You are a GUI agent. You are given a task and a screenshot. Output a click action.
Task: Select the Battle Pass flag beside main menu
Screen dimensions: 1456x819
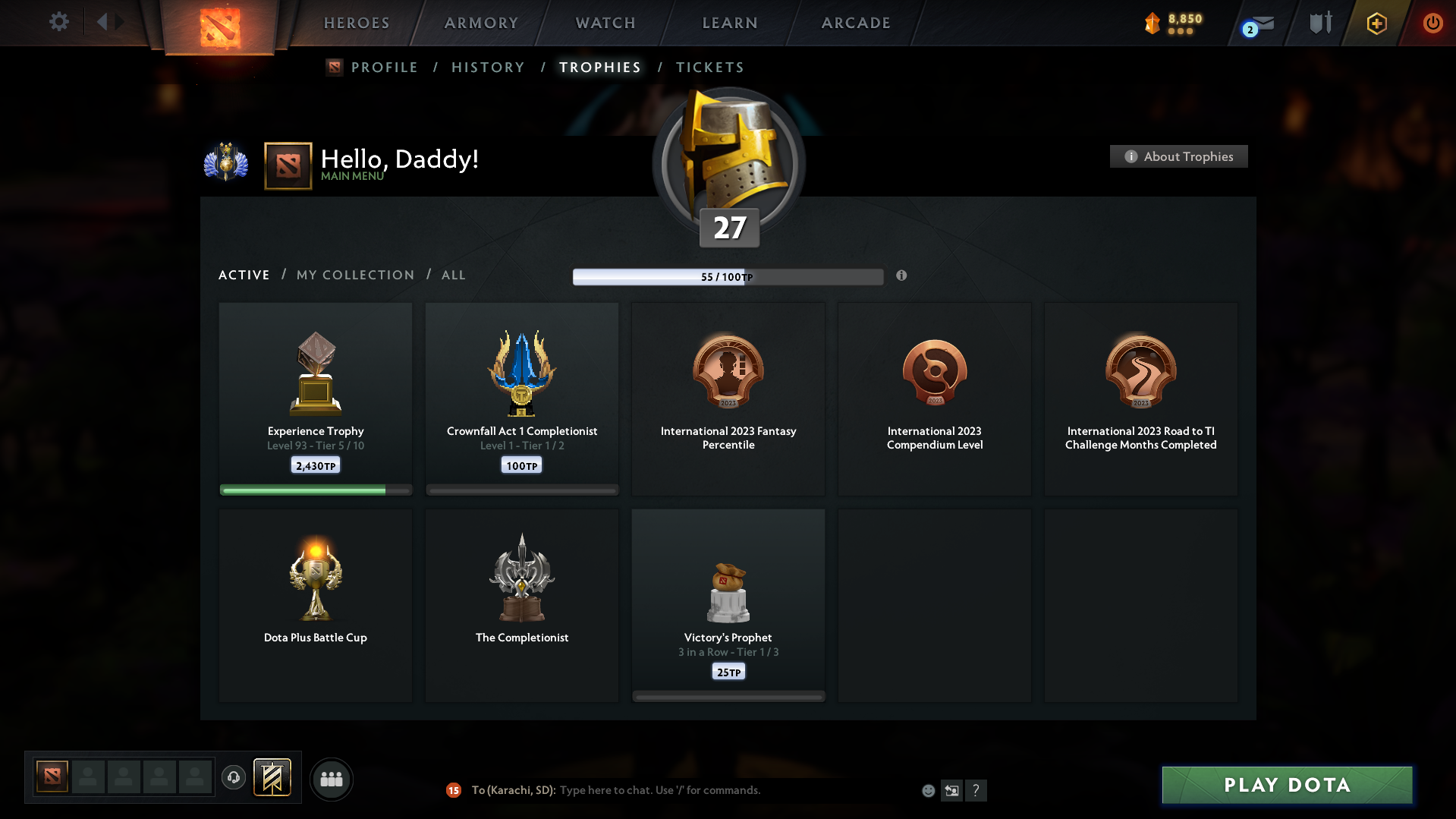point(288,165)
